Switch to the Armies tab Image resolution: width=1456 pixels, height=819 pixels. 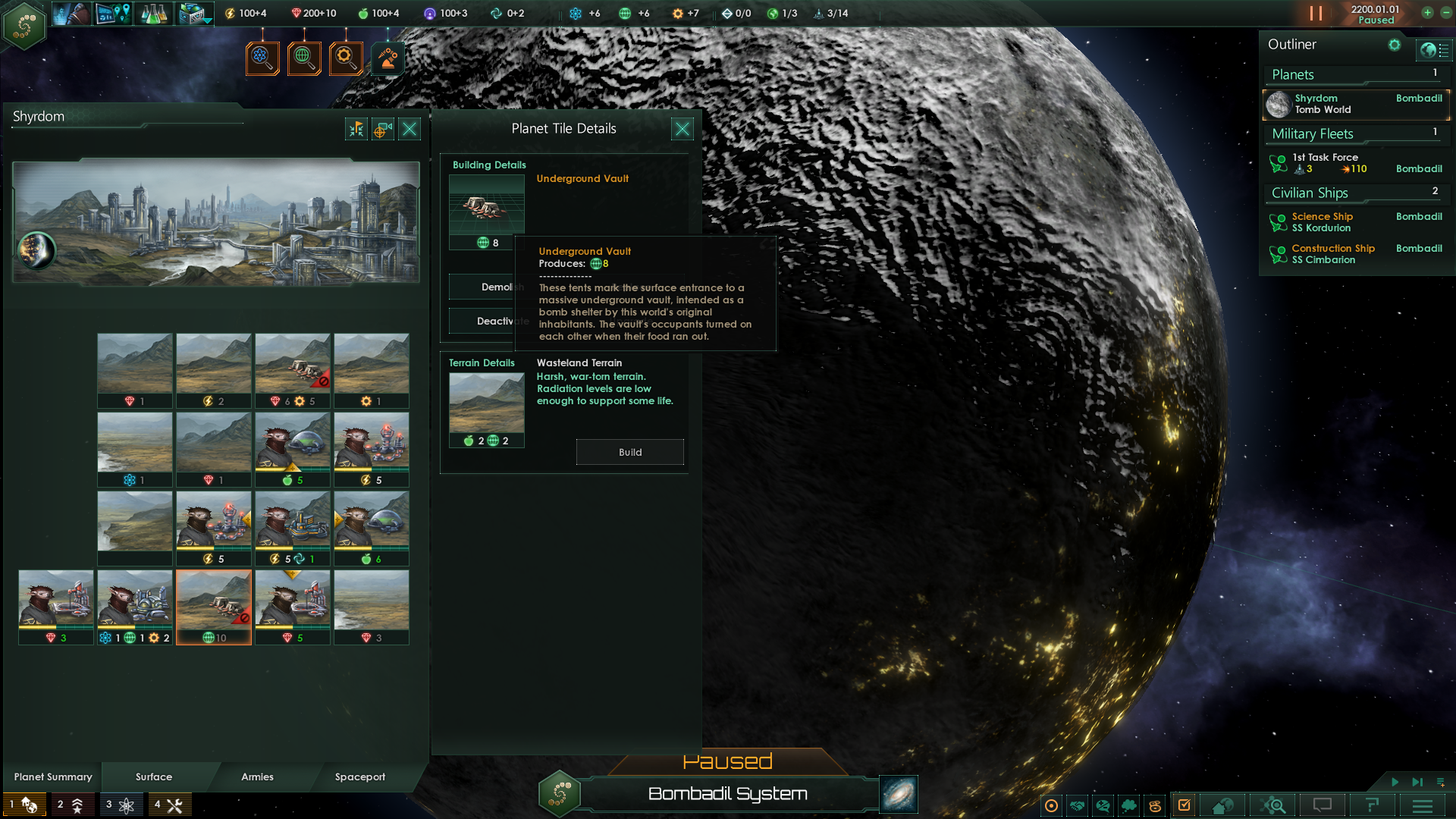pos(257,777)
